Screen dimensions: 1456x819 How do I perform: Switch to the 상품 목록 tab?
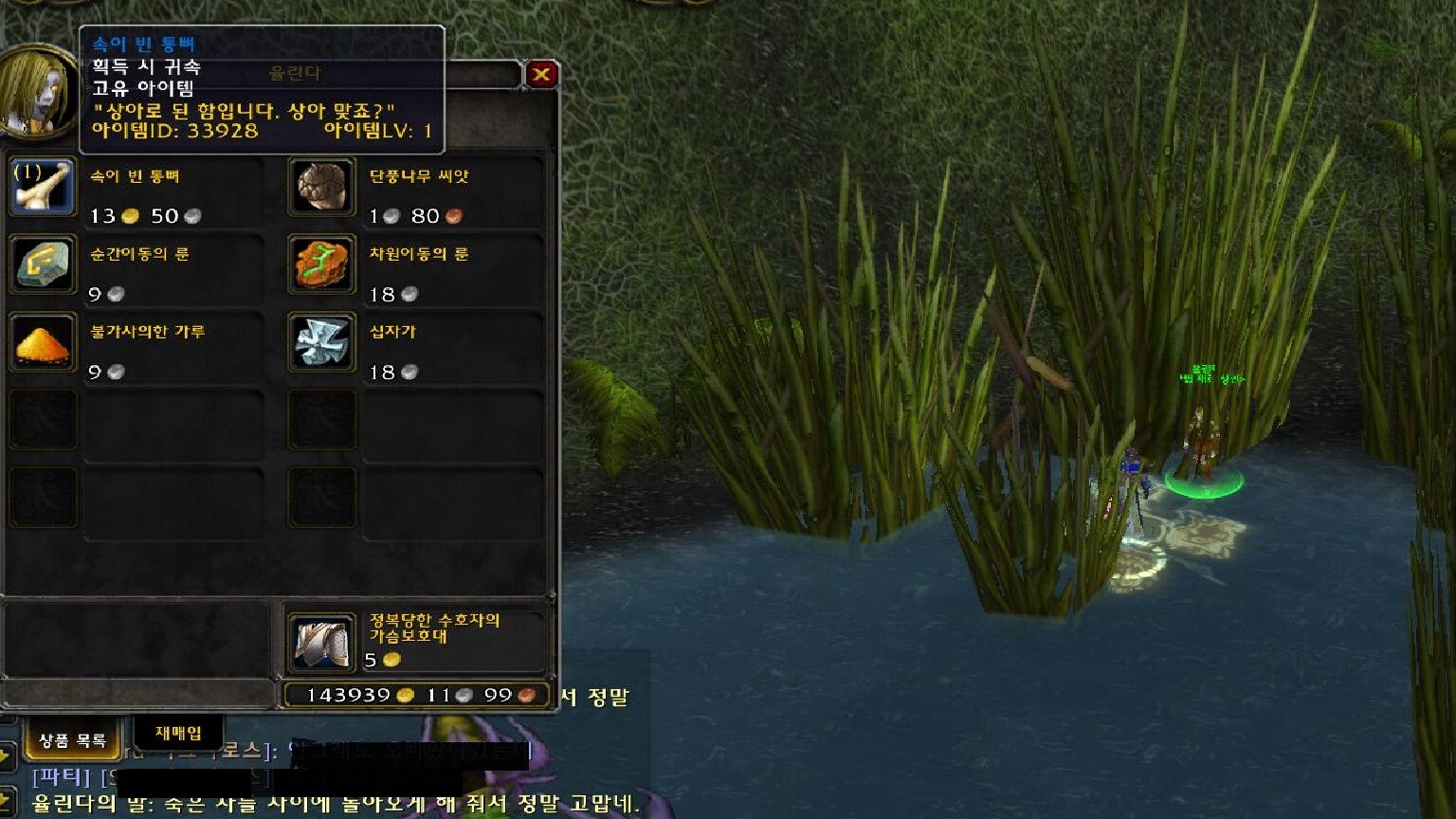tap(73, 740)
